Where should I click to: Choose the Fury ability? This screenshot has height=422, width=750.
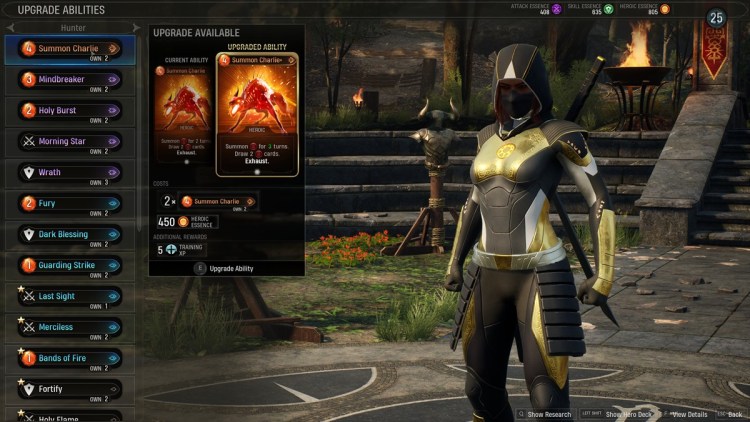point(68,203)
